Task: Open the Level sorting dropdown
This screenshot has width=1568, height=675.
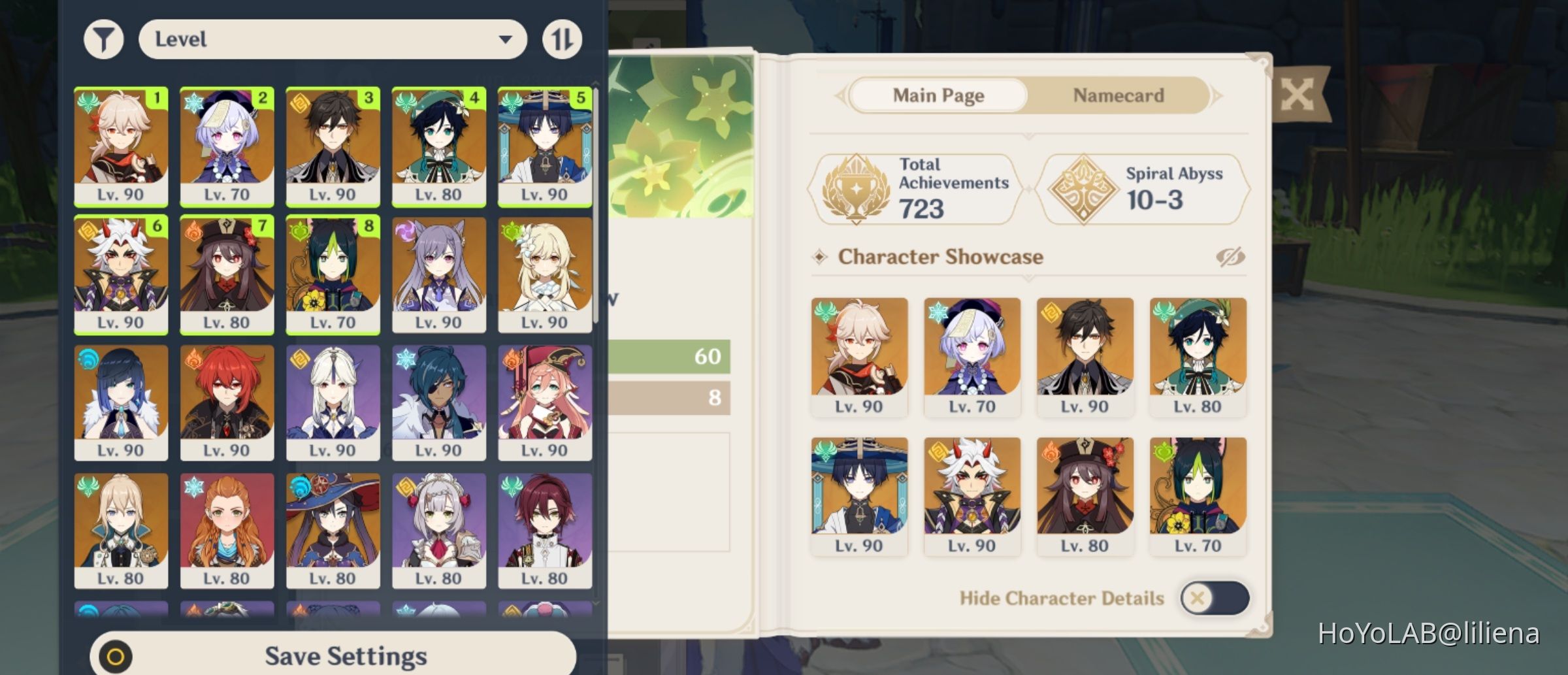Action: (333, 39)
